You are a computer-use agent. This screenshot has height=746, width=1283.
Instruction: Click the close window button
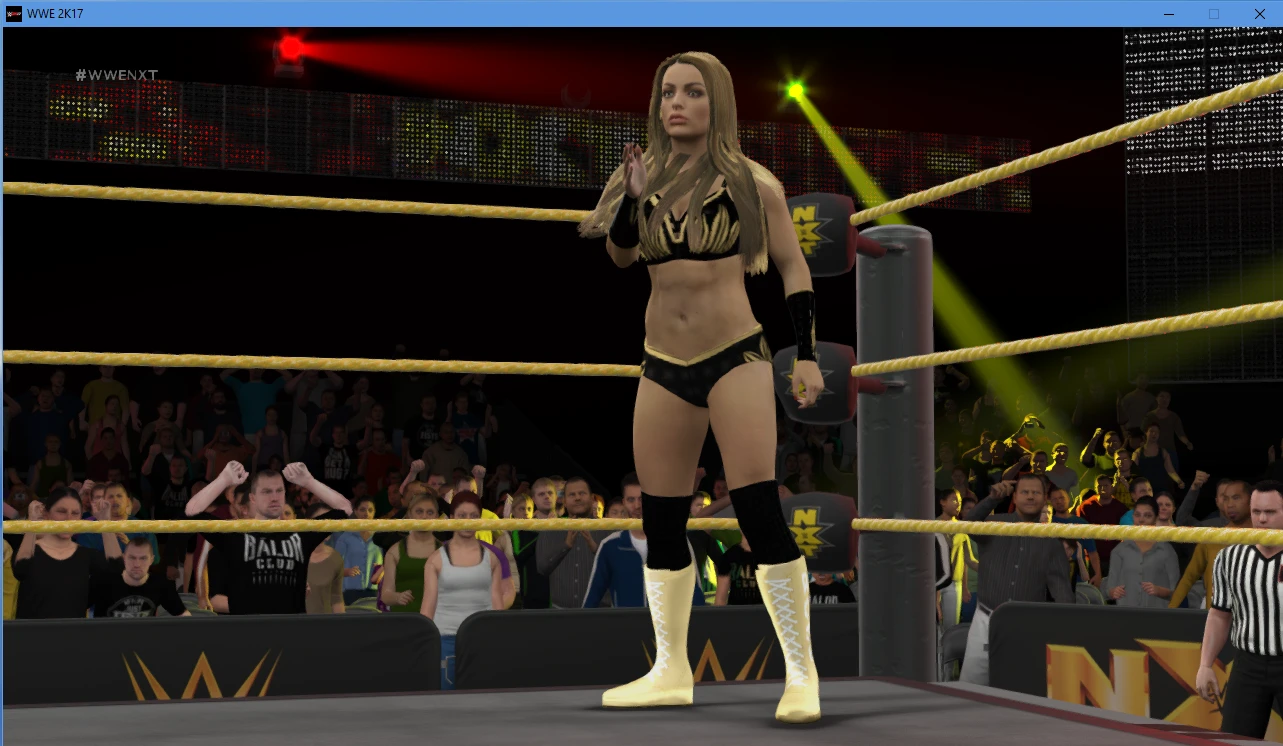[x=1259, y=14]
